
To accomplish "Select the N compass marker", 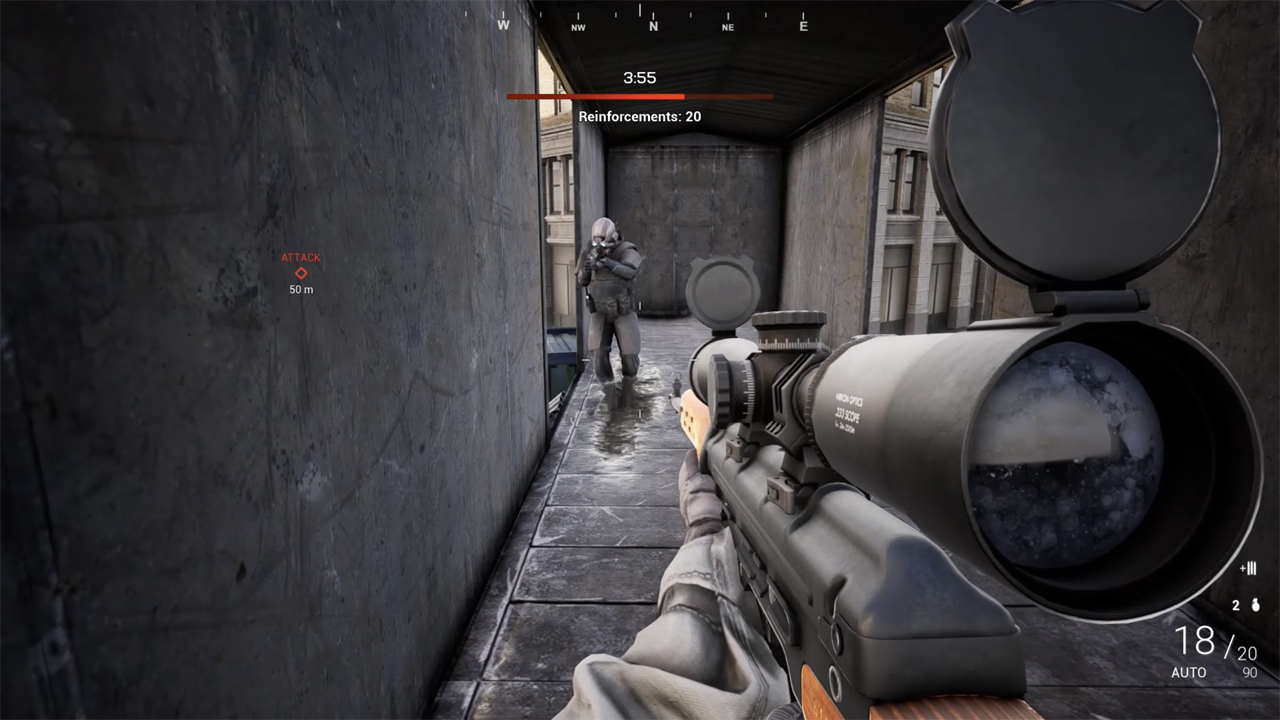I will click(x=653, y=25).
